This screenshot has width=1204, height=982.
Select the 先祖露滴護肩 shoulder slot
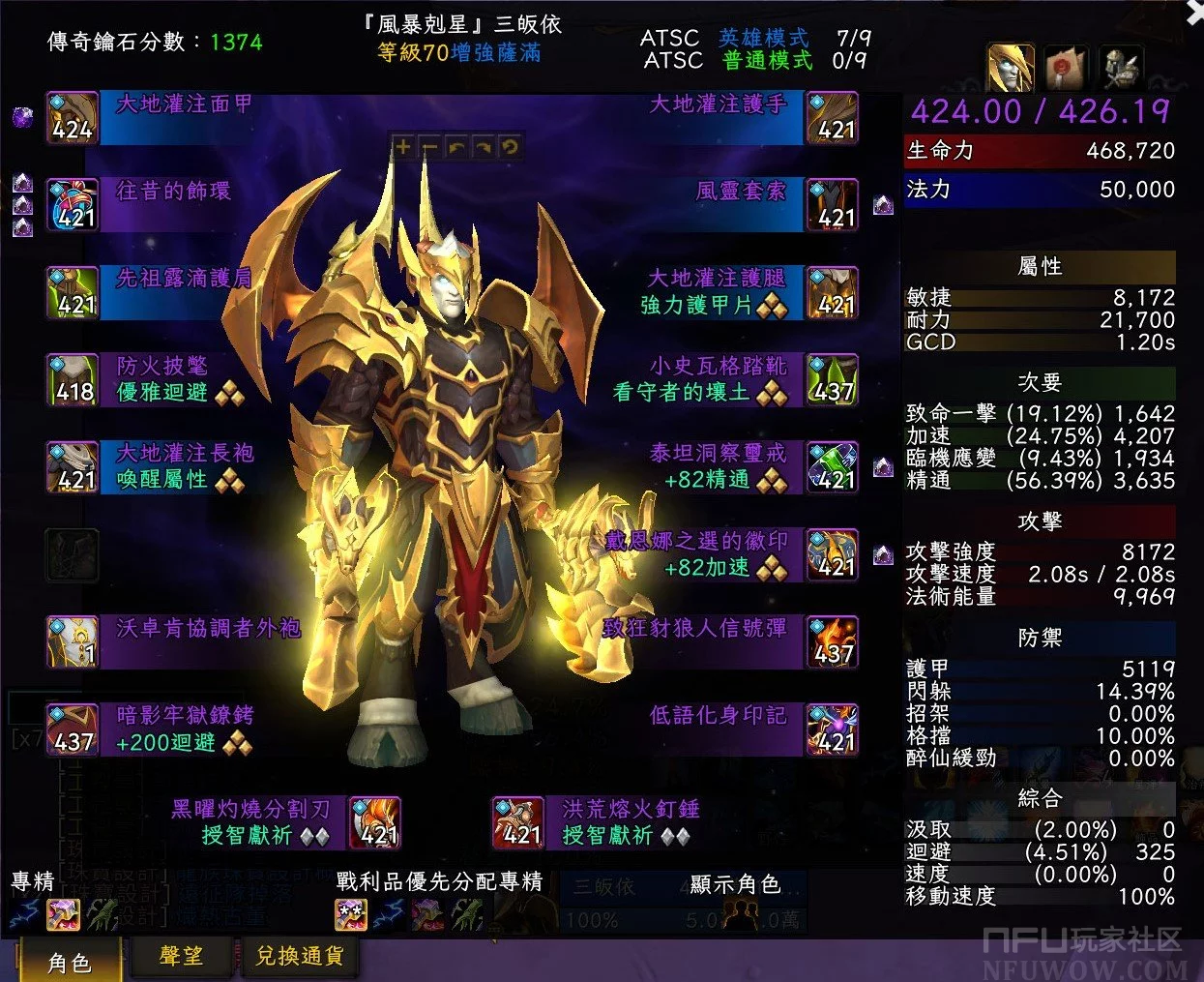(73, 293)
